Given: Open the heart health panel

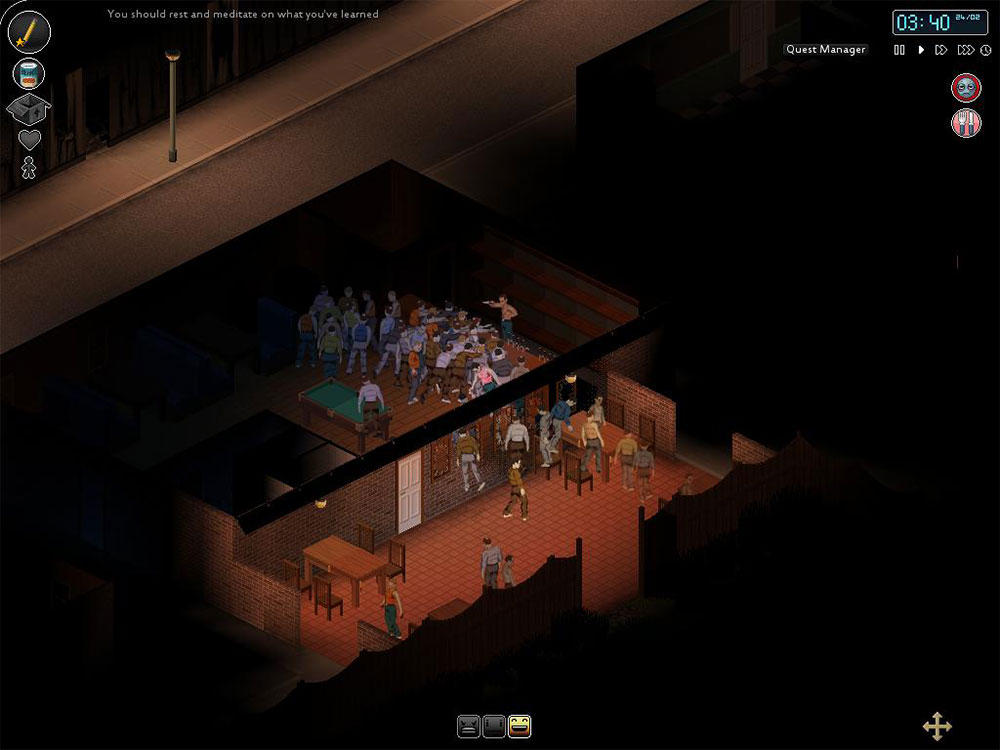Looking at the screenshot, I should click(30, 139).
